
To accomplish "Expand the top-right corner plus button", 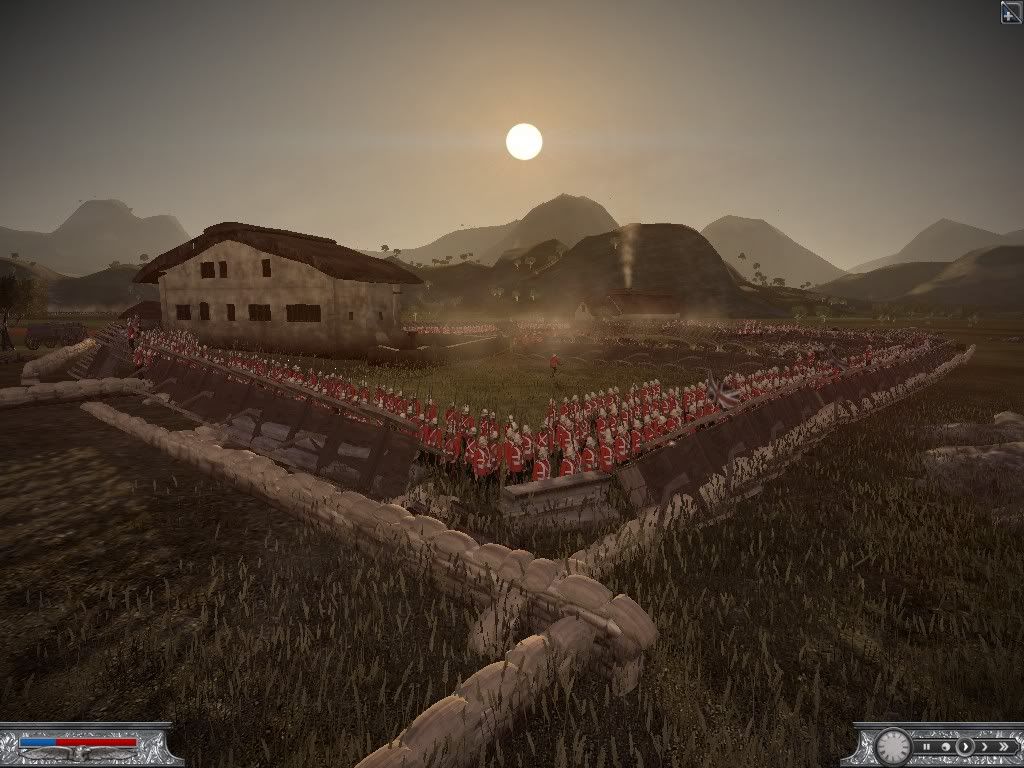I will point(1011,11).
